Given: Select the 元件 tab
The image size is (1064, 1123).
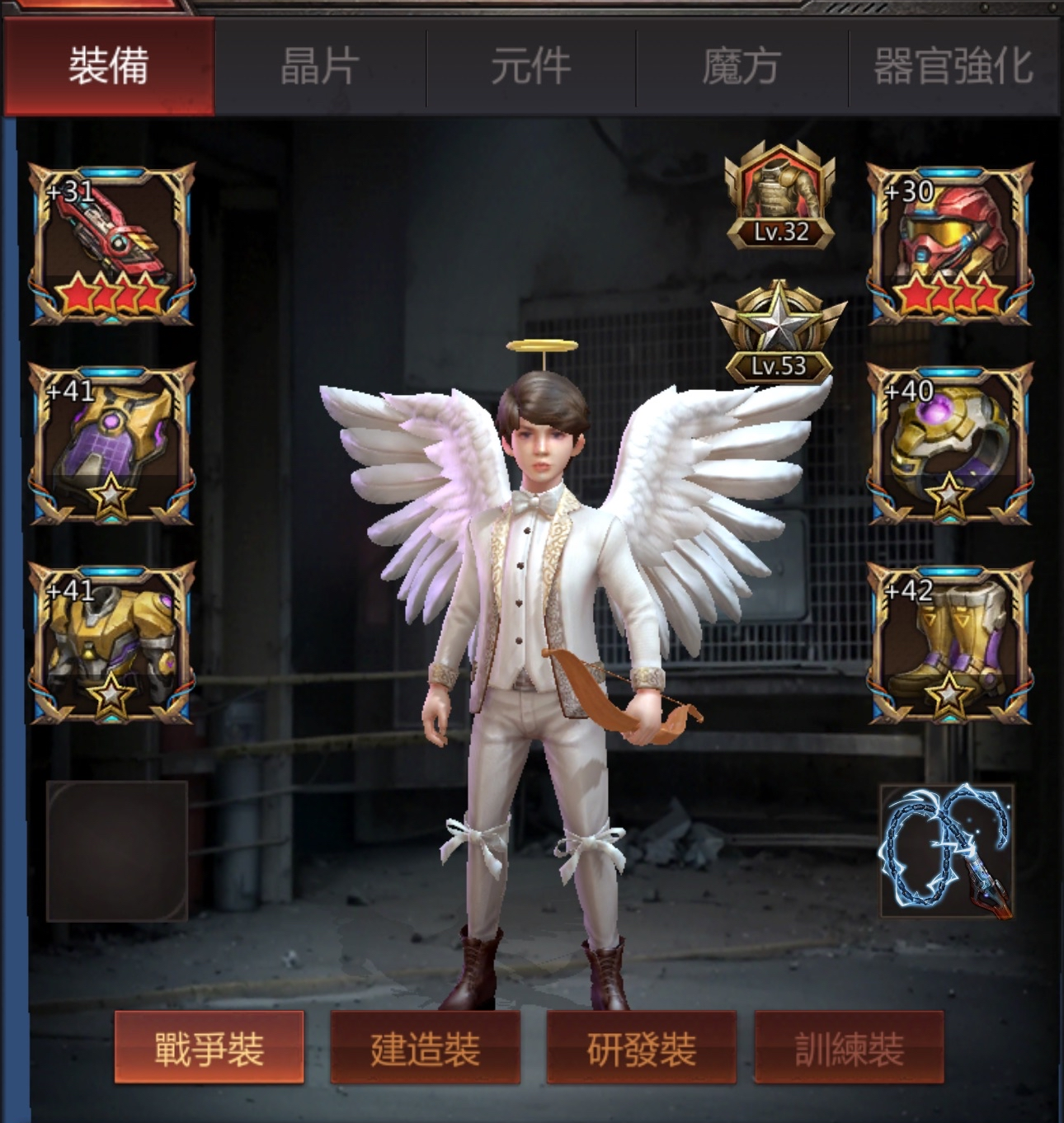Looking at the screenshot, I should (531, 66).
